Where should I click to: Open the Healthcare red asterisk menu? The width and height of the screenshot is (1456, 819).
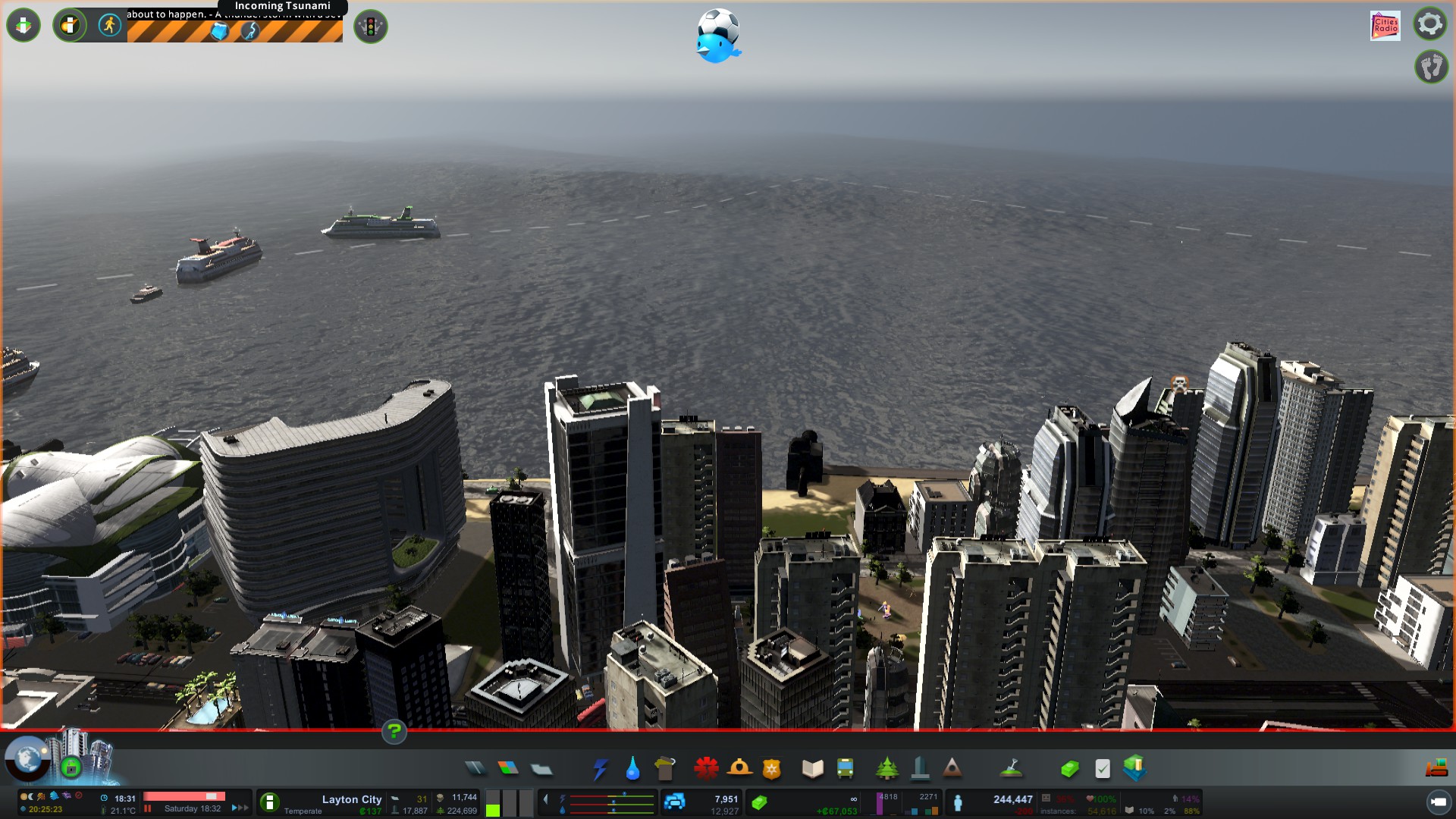click(706, 769)
